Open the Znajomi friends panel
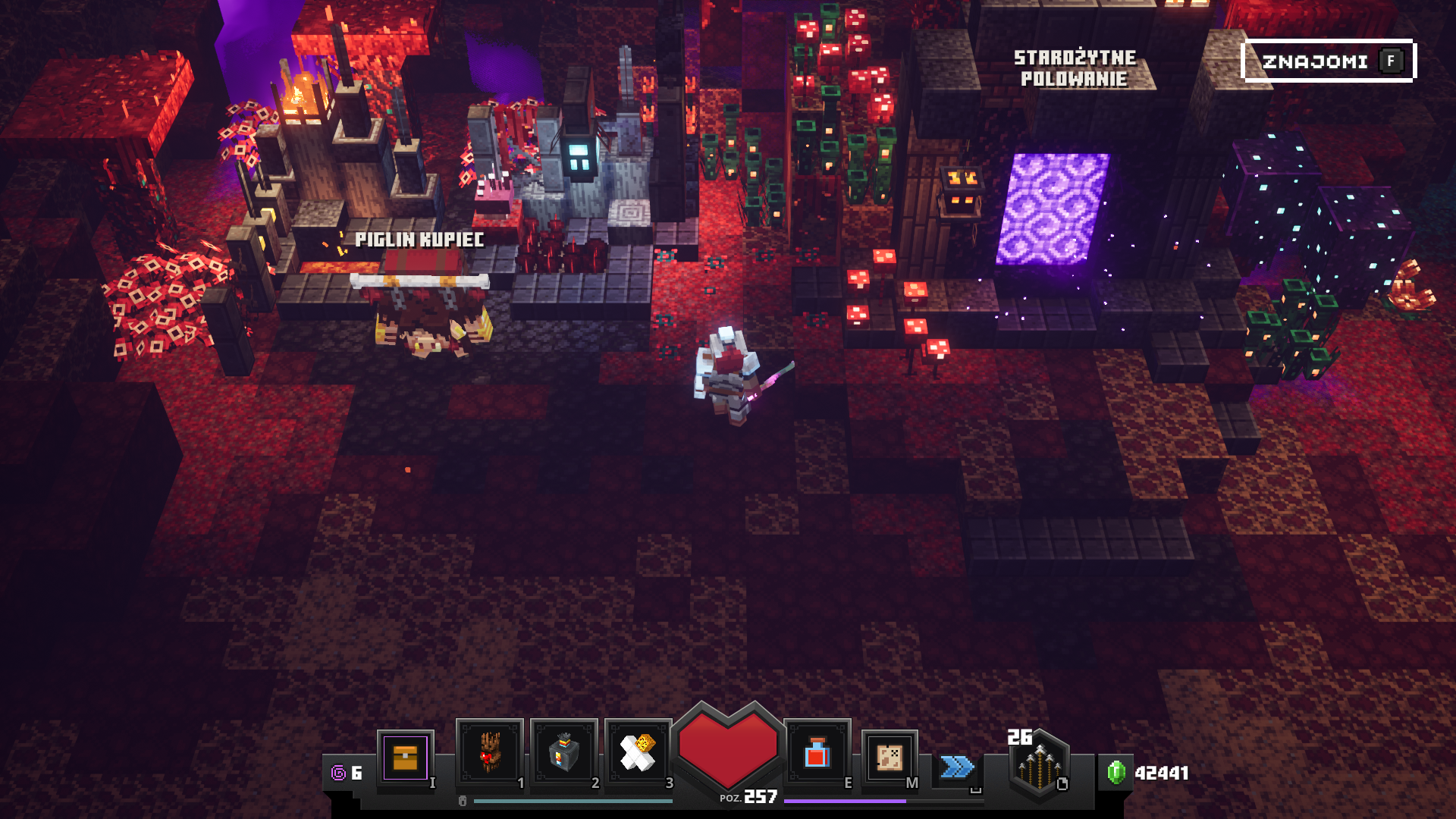1456x819 pixels. click(x=1328, y=61)
